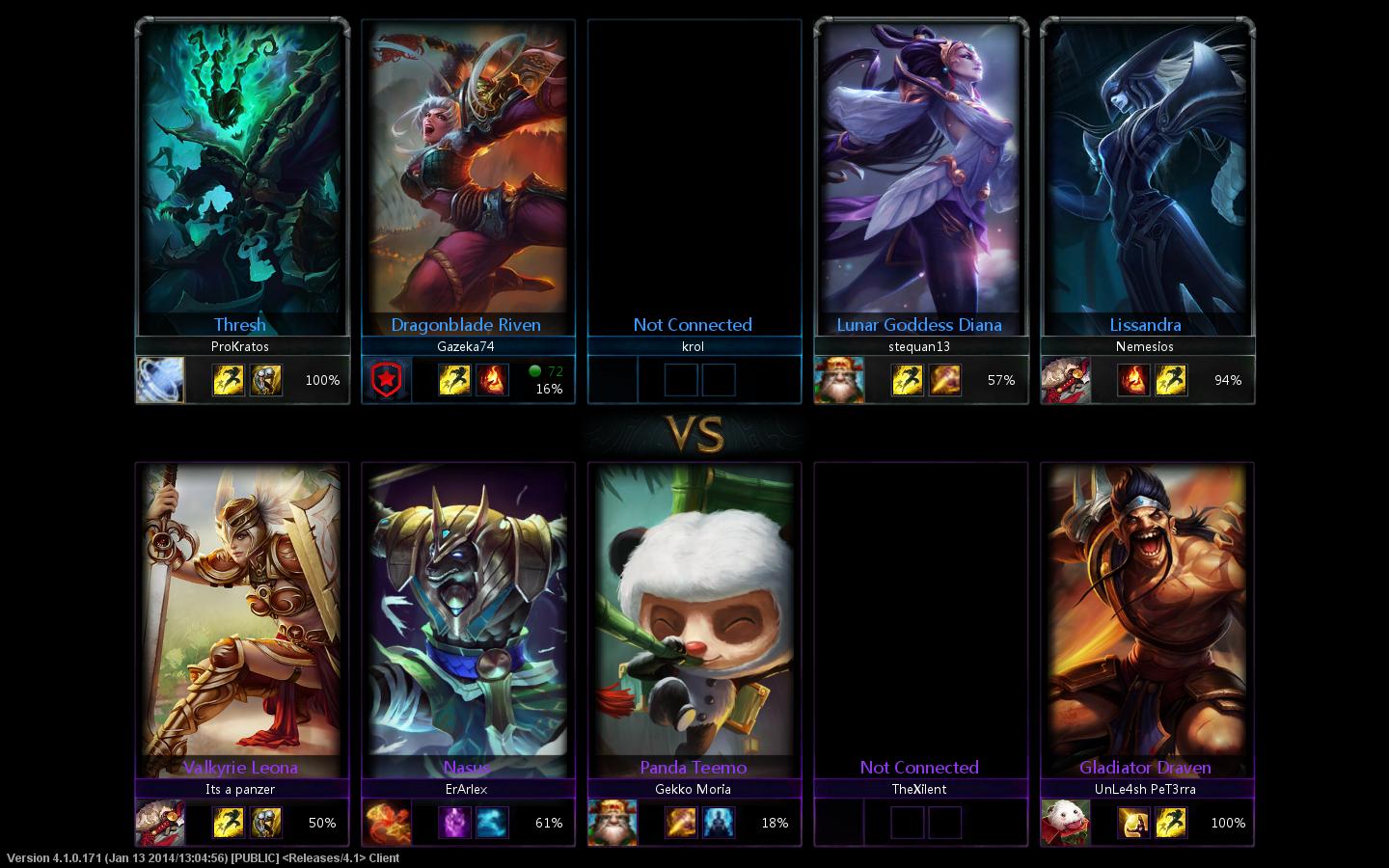Image resolution: width=1389 pixels, height=868 pixels.
Task: Click the player name Gekko Moria
Action: (694, 789)
